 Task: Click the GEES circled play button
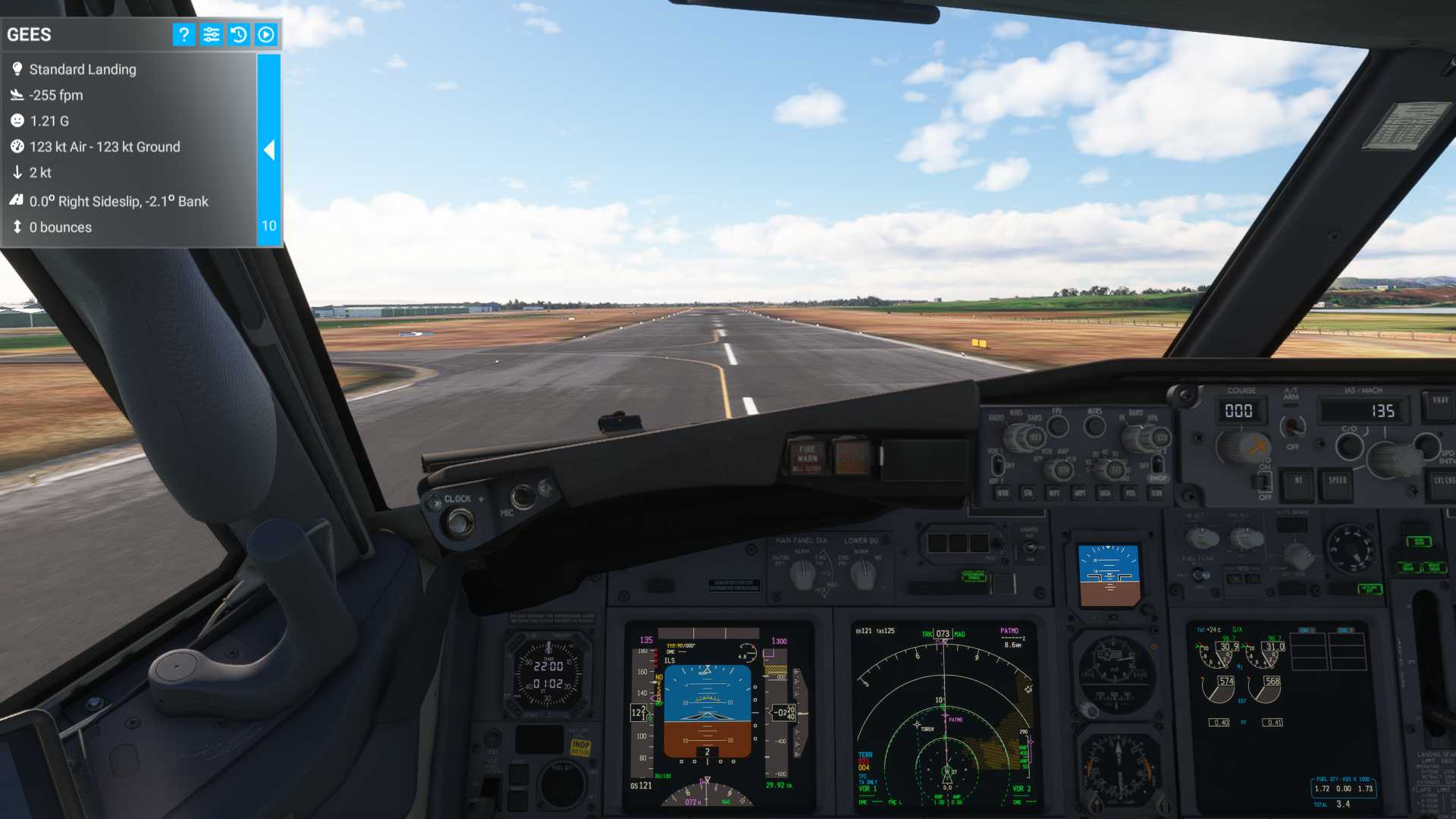[x=266, y=35]
